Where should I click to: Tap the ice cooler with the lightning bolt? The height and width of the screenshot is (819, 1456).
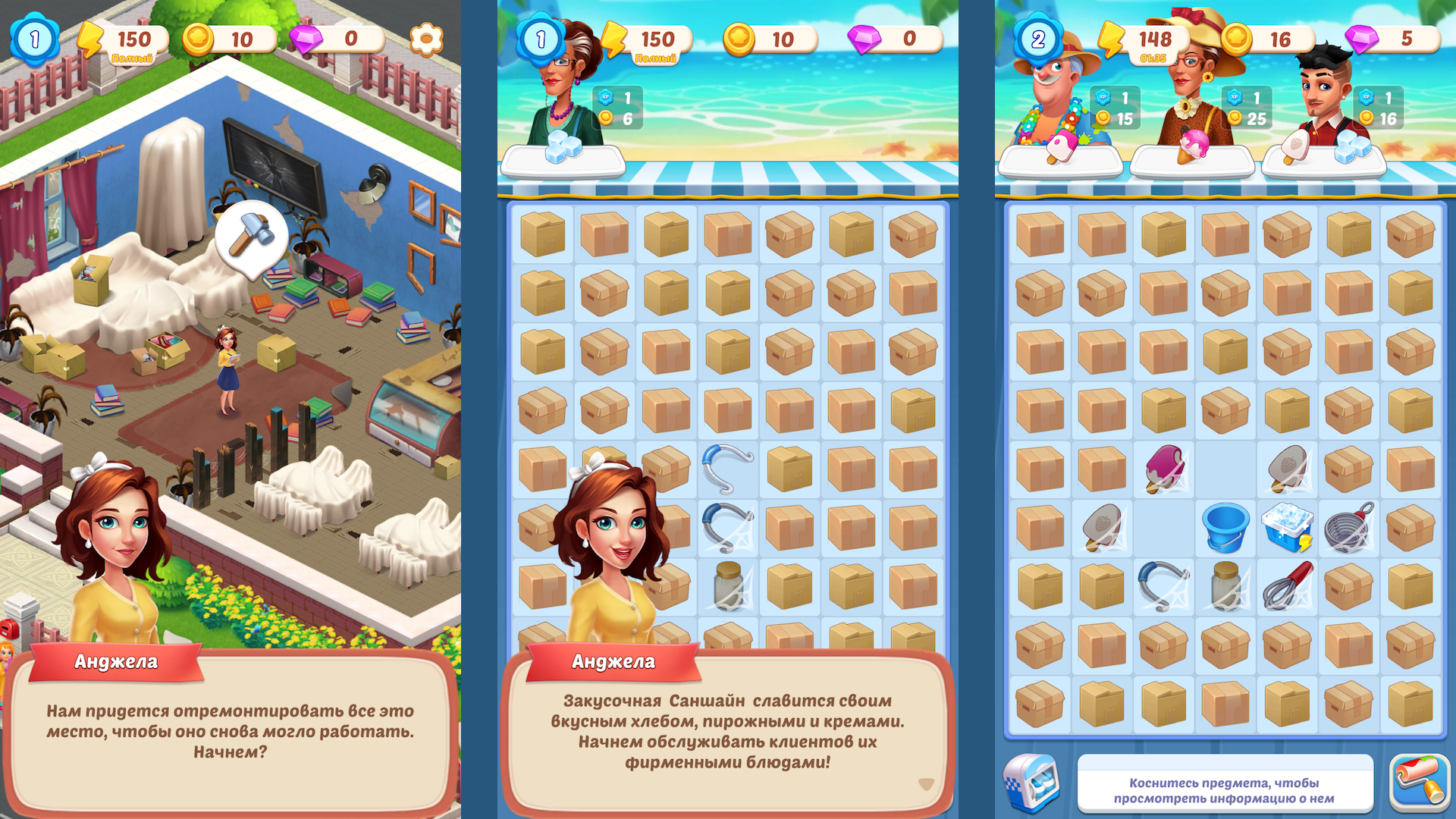(x=1287, y=526)
